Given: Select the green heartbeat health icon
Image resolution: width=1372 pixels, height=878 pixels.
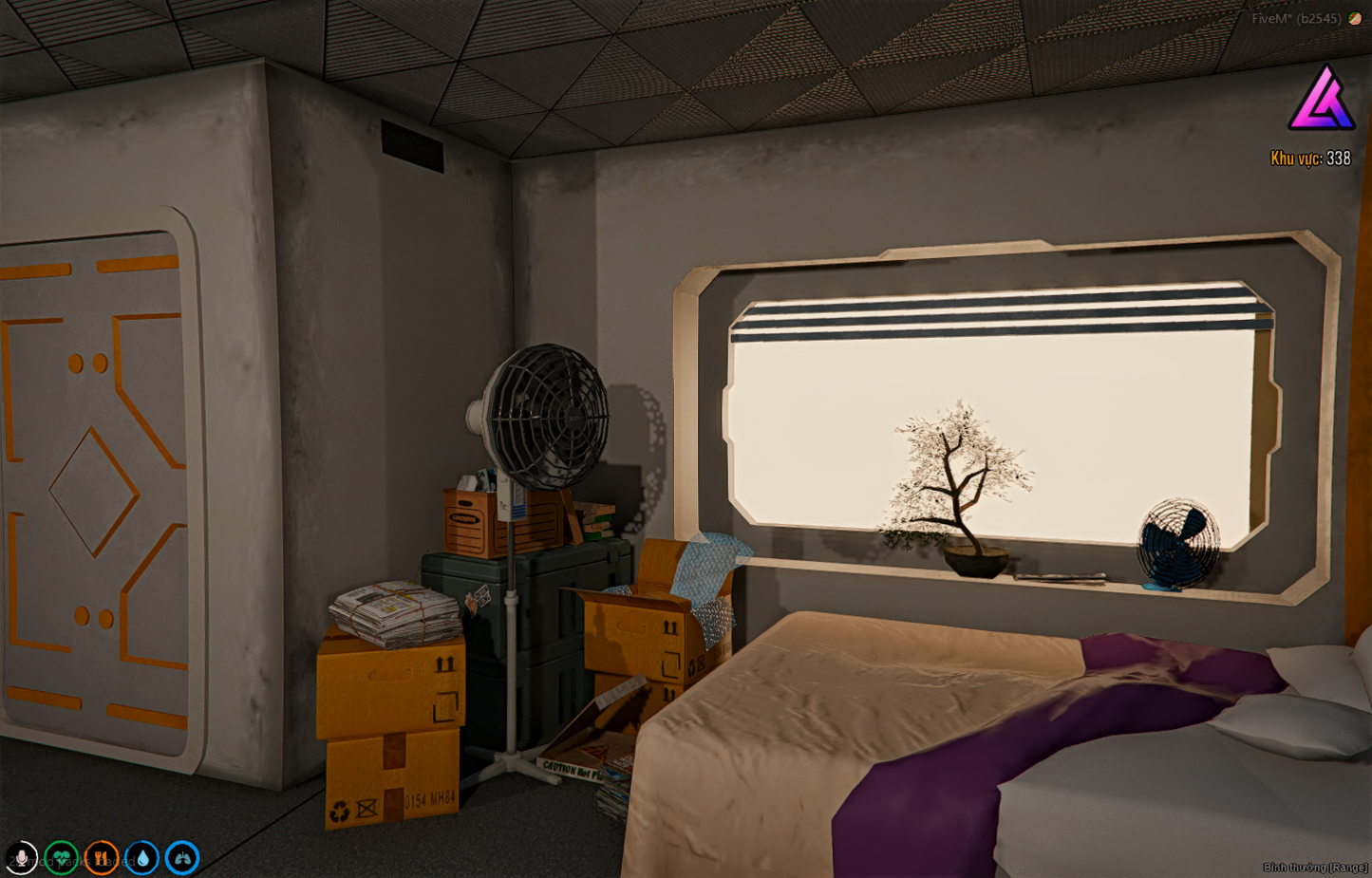Looking at the screenshot, I should [x=61, y=858].
